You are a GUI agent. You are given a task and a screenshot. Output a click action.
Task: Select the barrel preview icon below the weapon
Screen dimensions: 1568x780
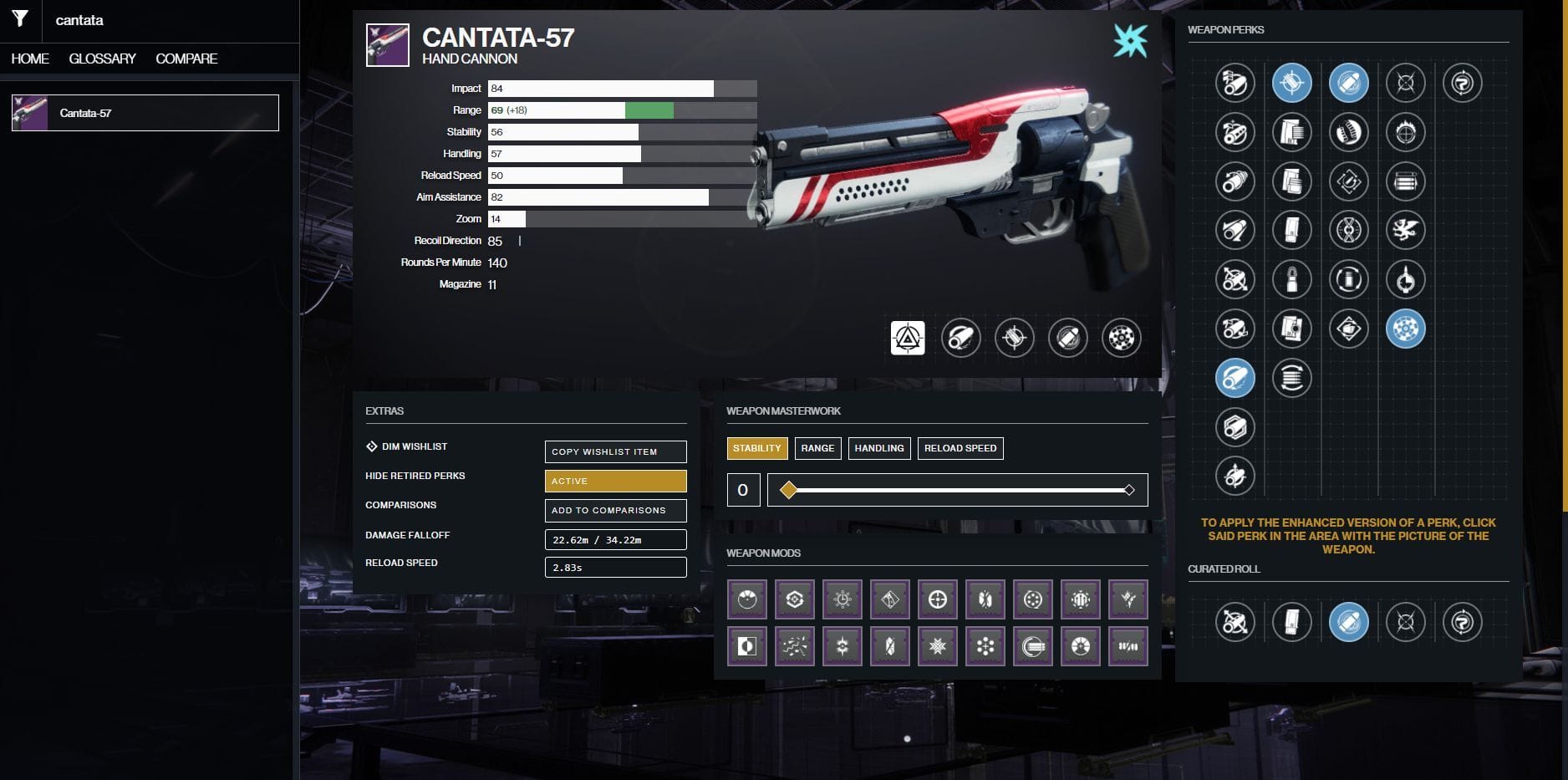coord(960,338)
